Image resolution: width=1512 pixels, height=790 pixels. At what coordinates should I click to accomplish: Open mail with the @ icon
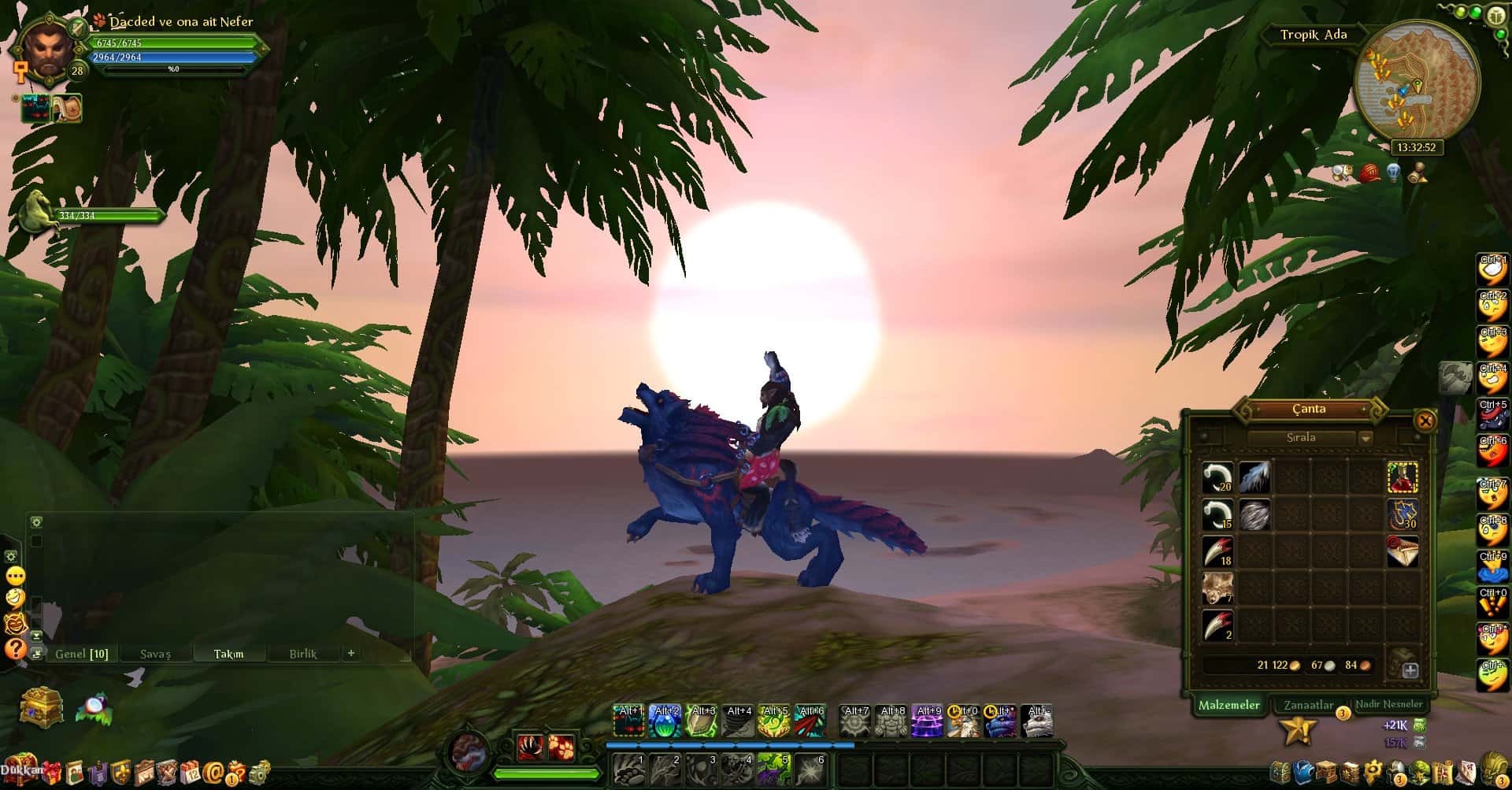click(213, 772)
